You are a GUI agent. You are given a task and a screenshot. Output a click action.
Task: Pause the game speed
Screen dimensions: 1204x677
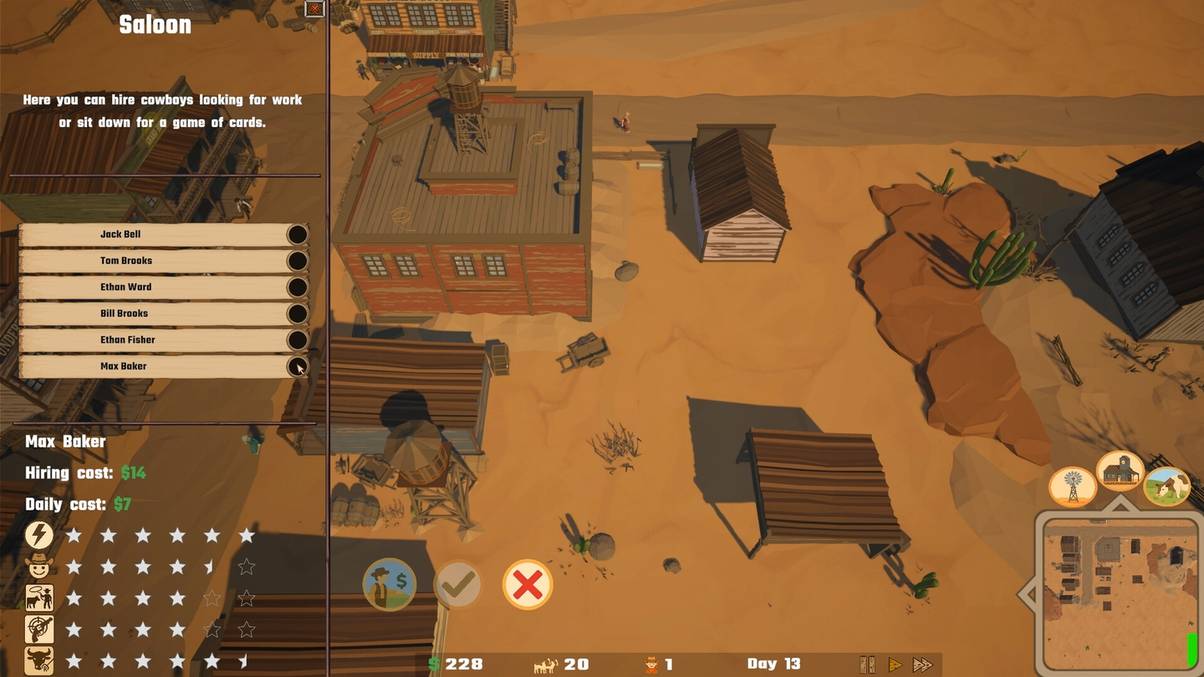[x=867, y=664]
